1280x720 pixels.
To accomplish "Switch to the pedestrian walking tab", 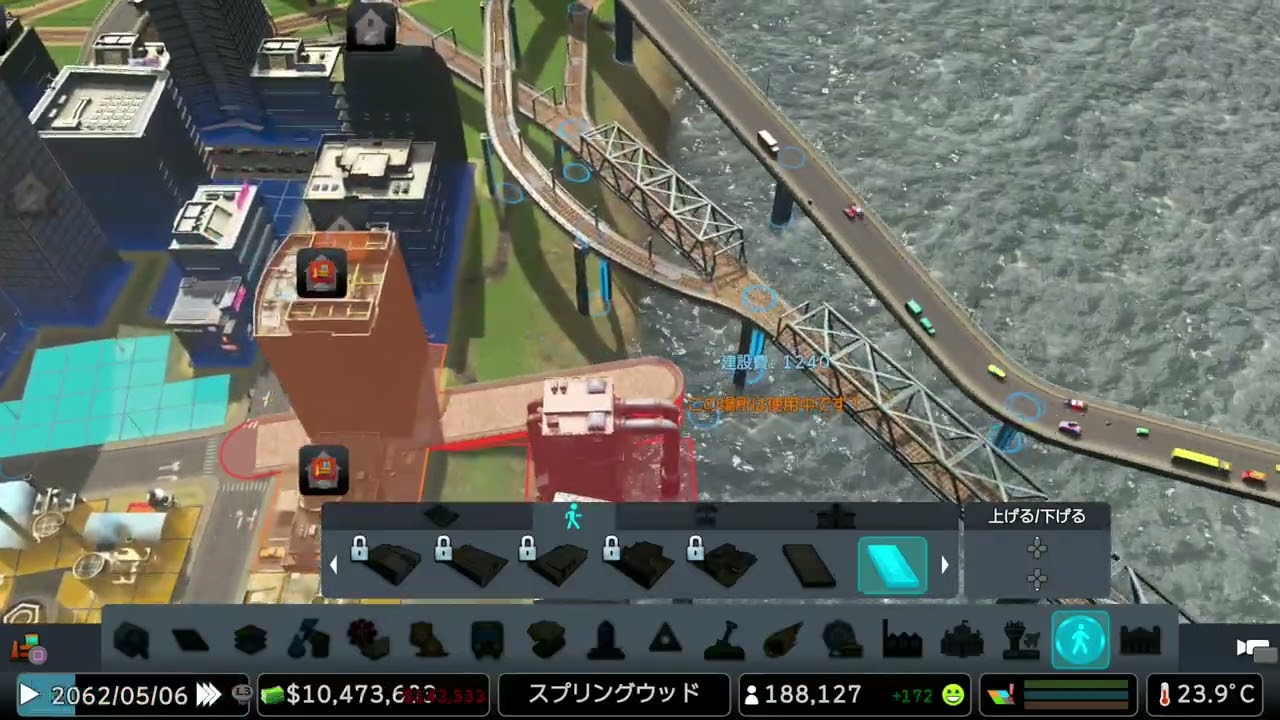I will pyautogui.click(x=573, y=517).
